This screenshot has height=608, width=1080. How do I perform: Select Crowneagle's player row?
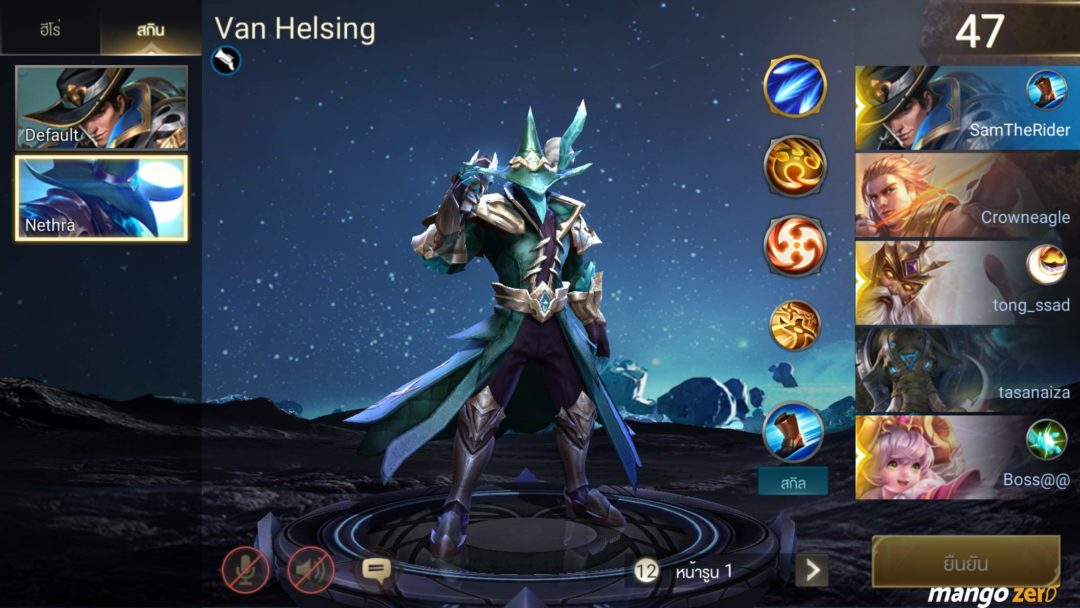(967, 195)
